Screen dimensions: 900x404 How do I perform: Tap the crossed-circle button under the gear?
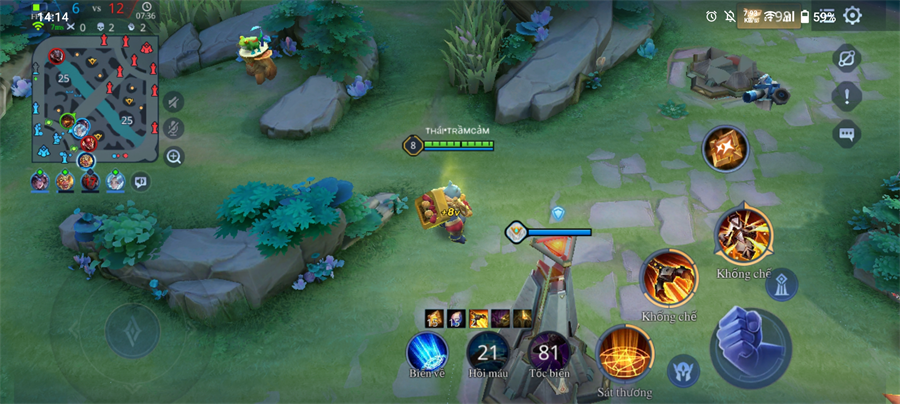click(847, 58)
